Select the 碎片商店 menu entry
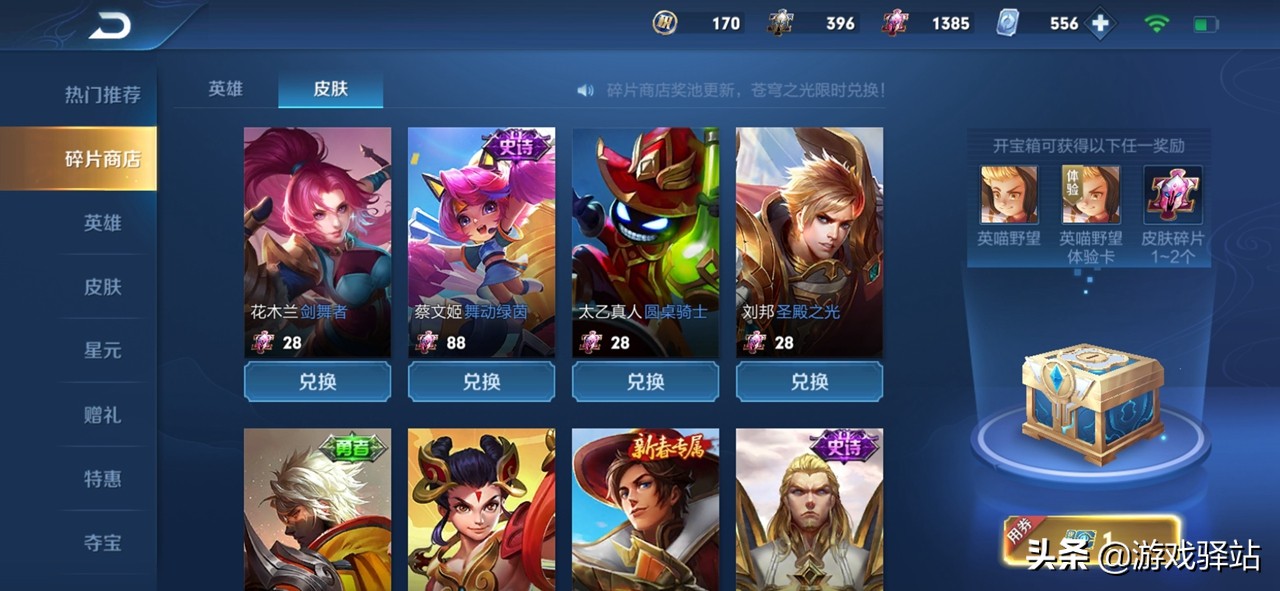 coord(102,159)
